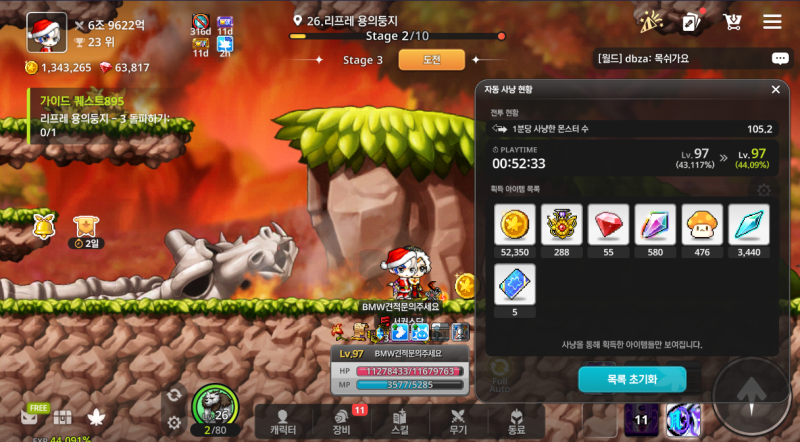Open the shopping cart store
Viewport: 800px width, 442px height.
[732, 22]
